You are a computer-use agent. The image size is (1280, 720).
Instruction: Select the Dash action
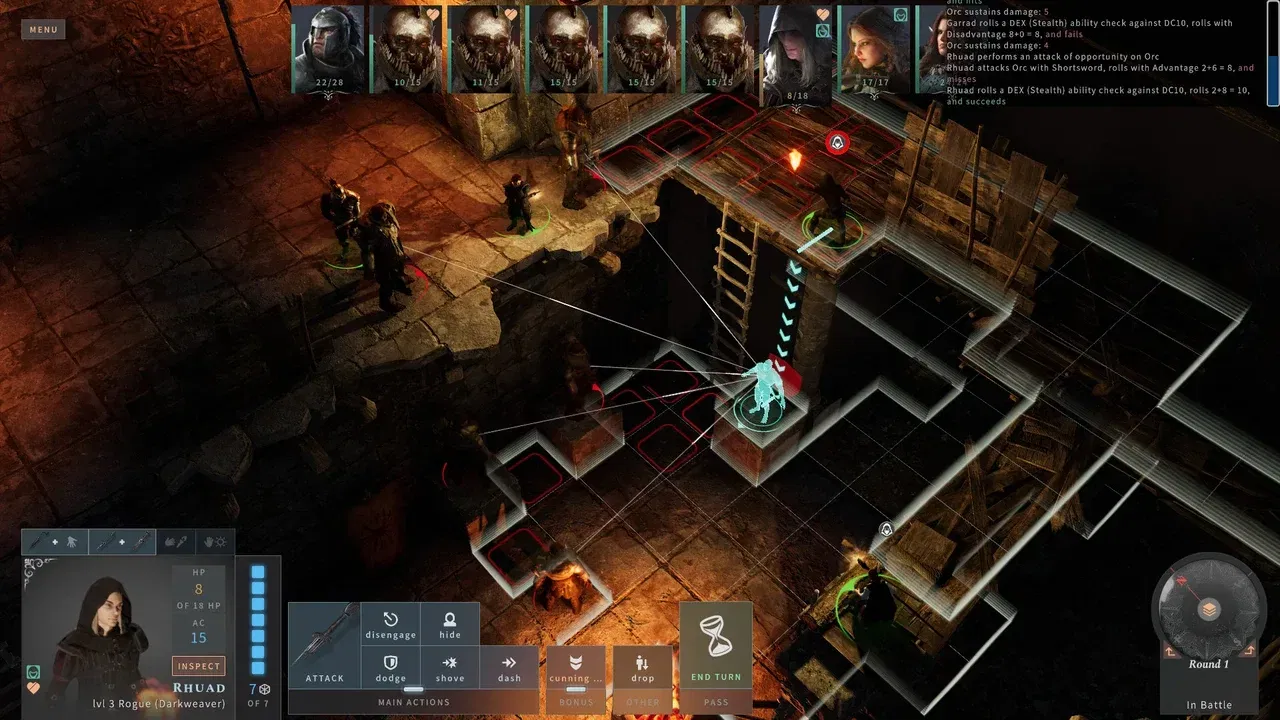pyautogui.click(x=509, y=667)
